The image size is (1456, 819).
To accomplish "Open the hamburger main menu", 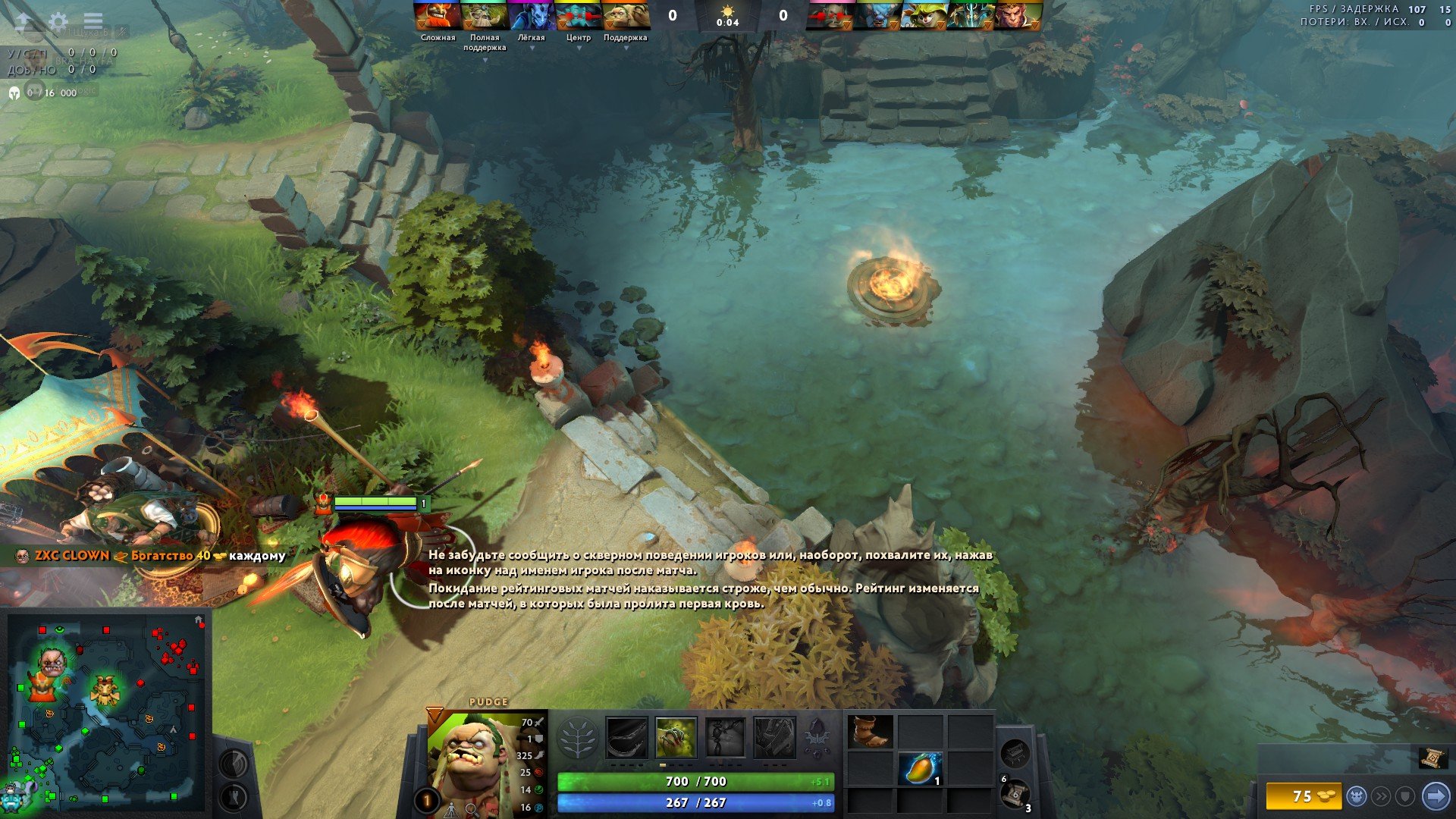I will 93,21.
